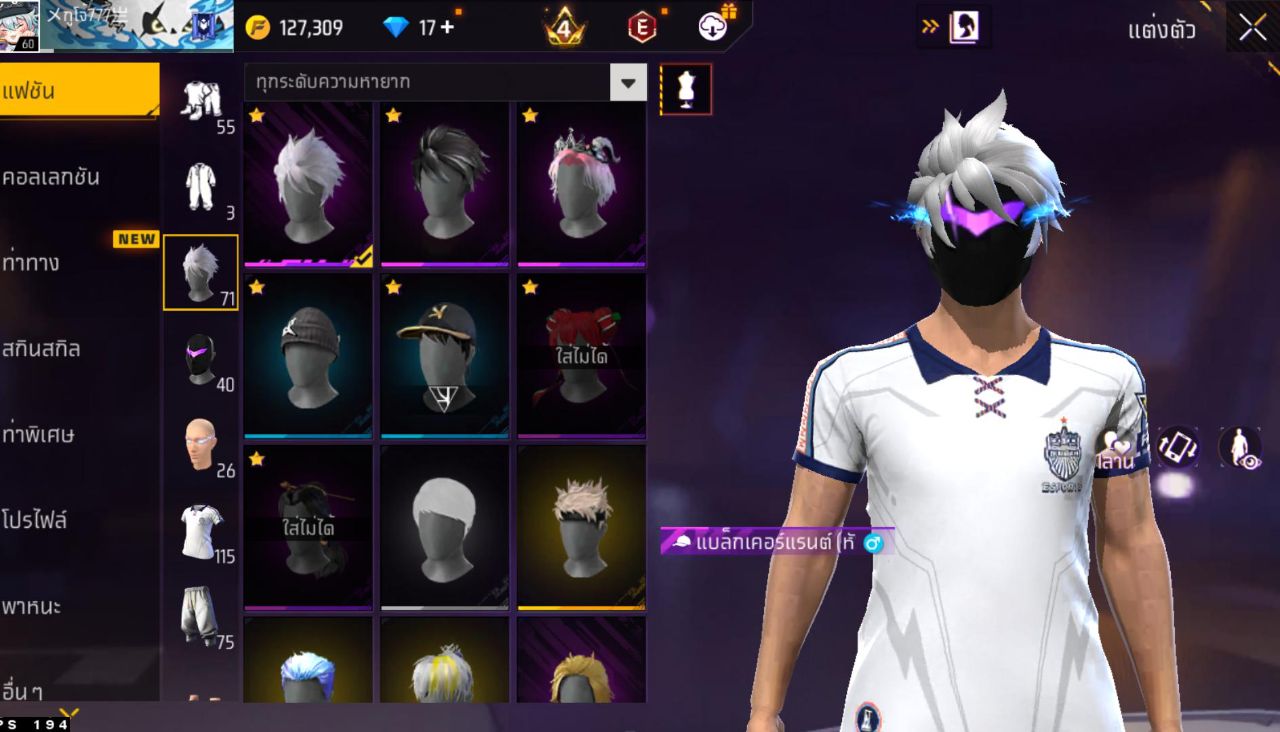This screenshot has width=1280, height=732.
Task: Open the mannequin outfit preview icon
Action: (687, 88)
